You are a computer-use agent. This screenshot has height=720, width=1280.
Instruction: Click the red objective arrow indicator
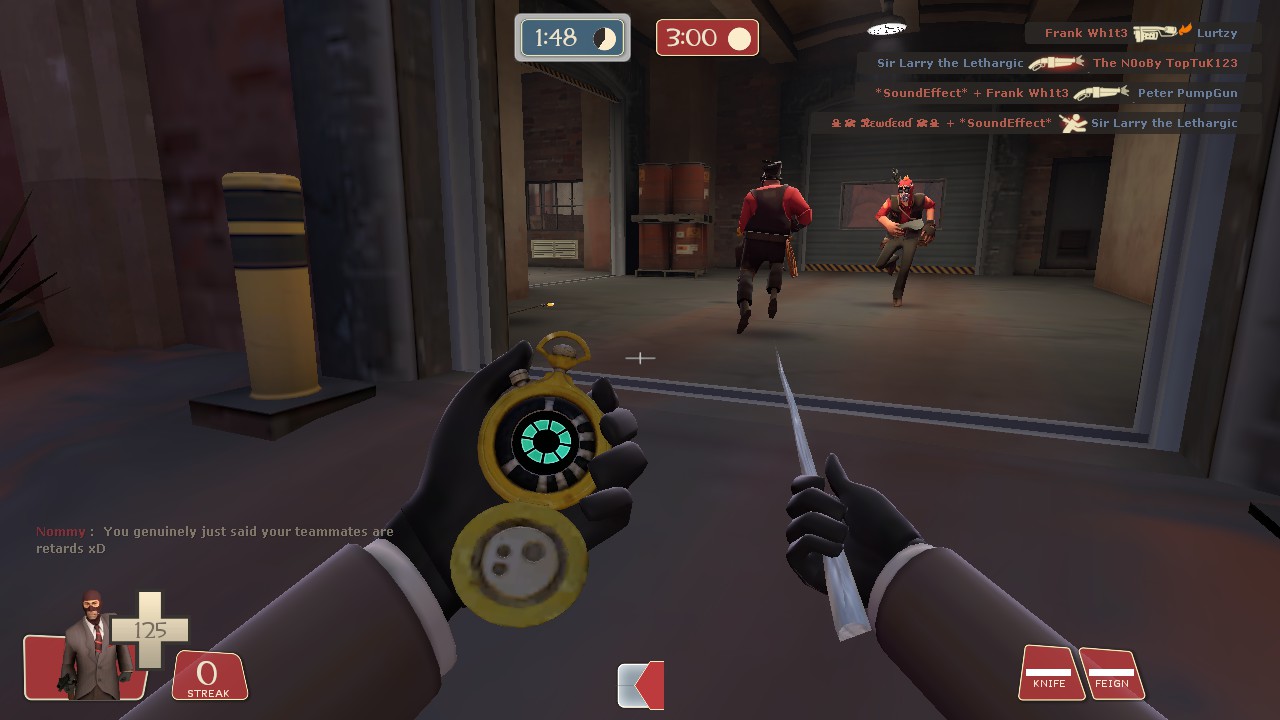pos(641,685)
